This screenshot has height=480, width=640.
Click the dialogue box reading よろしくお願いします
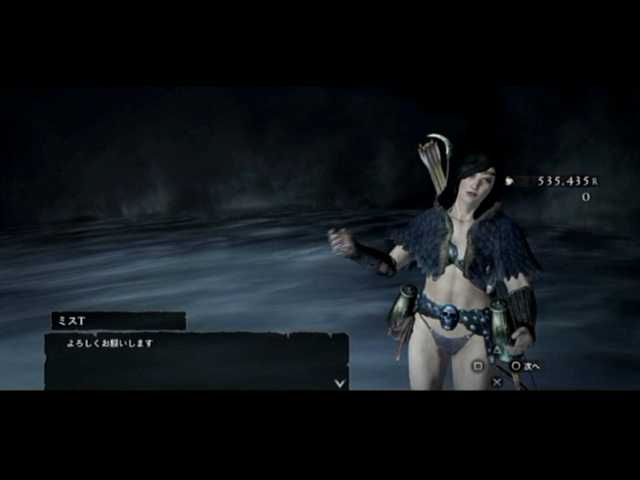[x=196, y=361]
